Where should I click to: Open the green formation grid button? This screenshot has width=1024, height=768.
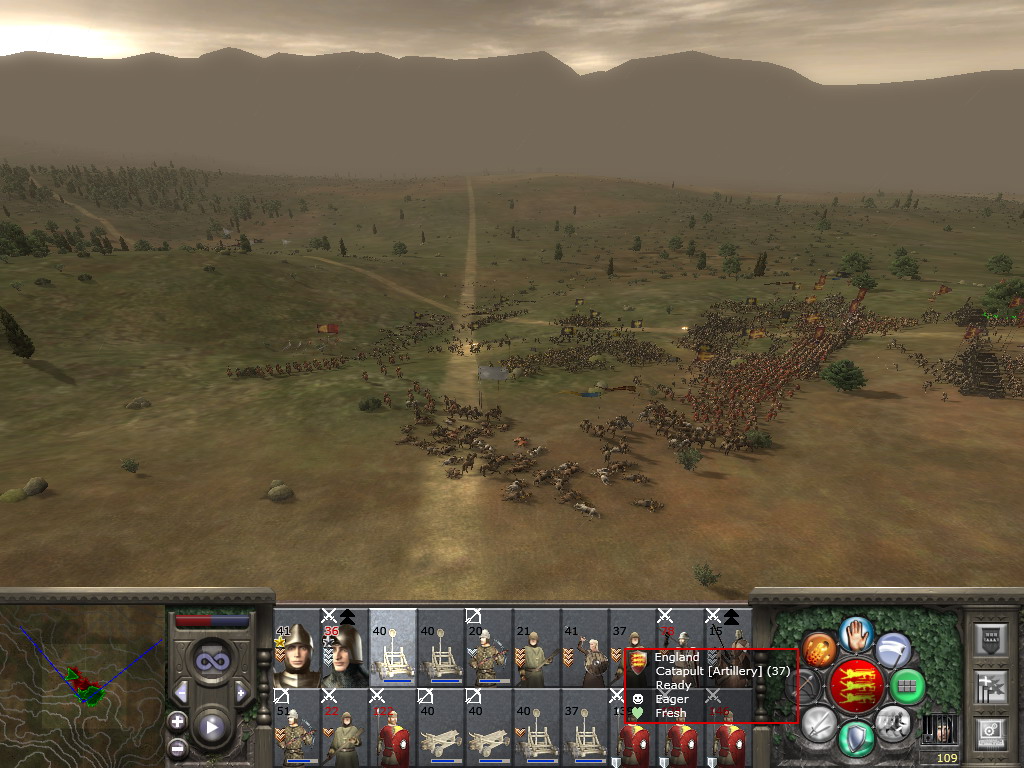[907, 686]
